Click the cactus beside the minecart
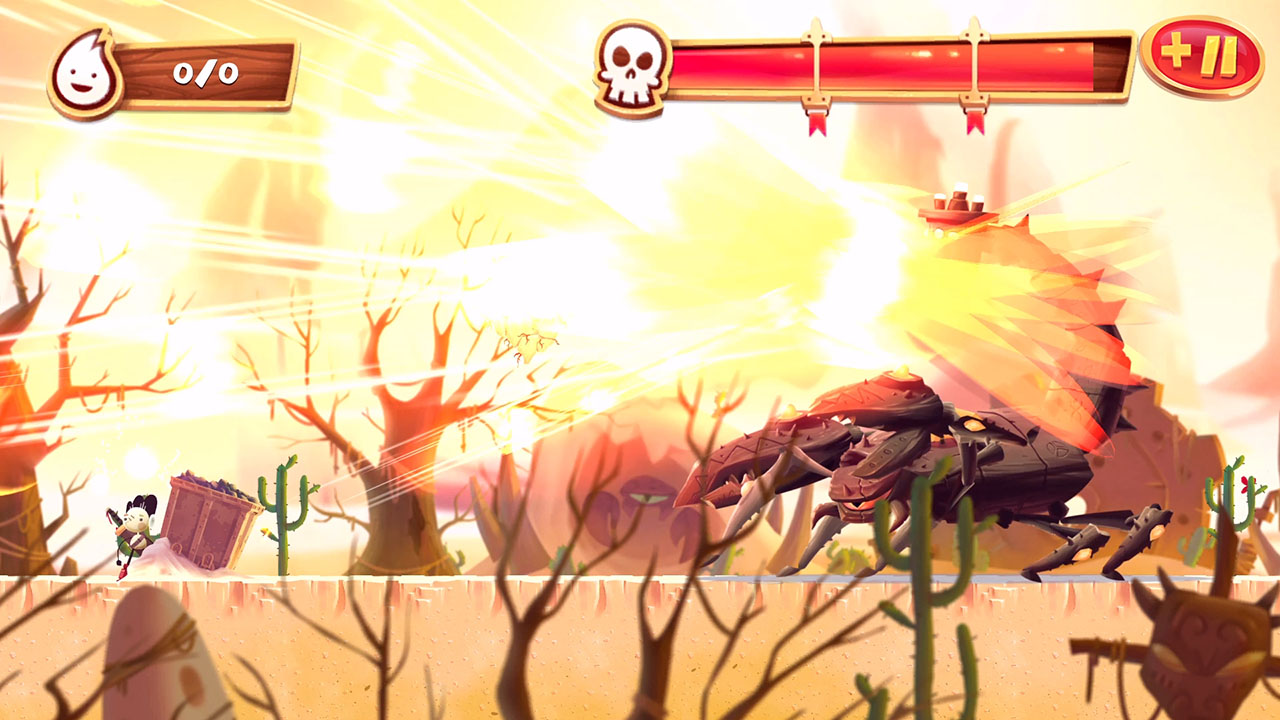This screenshot has height=720, width=1280. tap(281, 510)
